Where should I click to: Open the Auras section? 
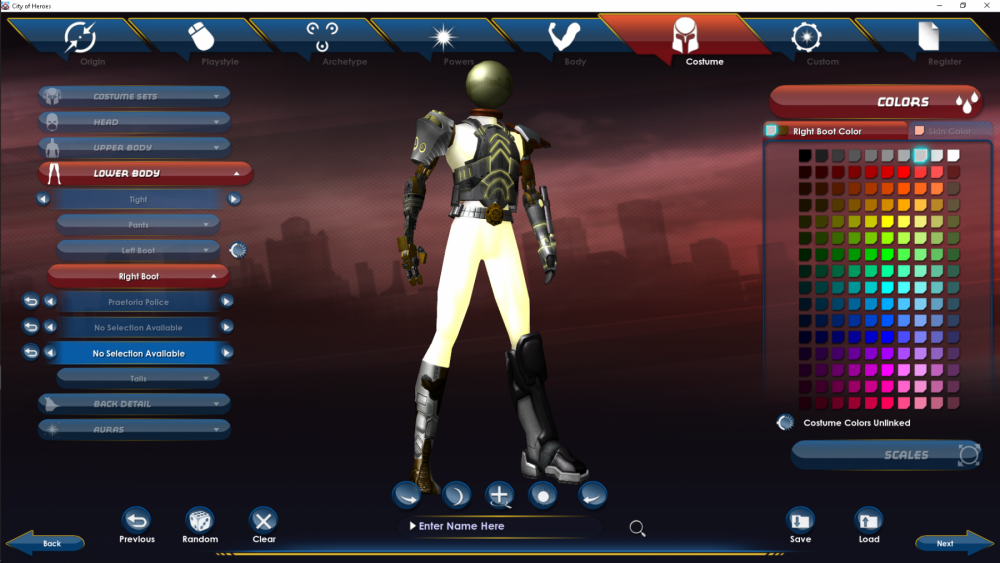(x=135, y=429)
